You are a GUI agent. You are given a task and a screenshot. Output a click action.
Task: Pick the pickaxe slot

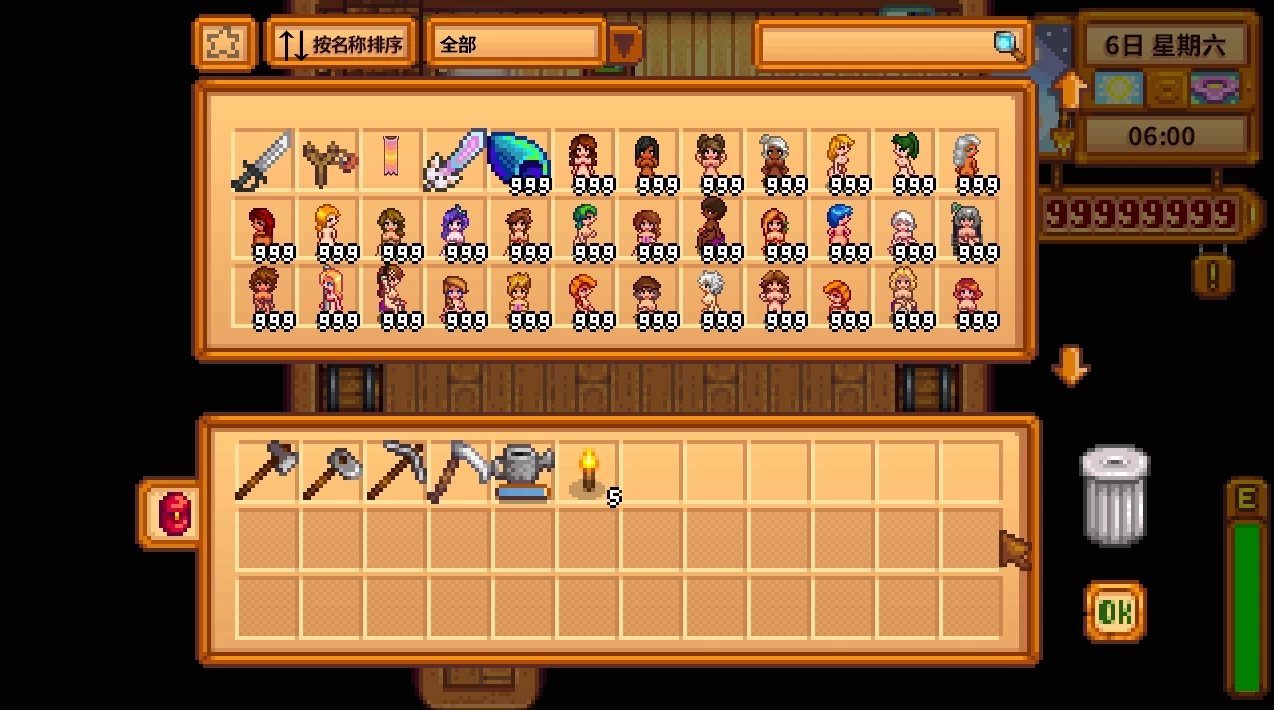394,471
